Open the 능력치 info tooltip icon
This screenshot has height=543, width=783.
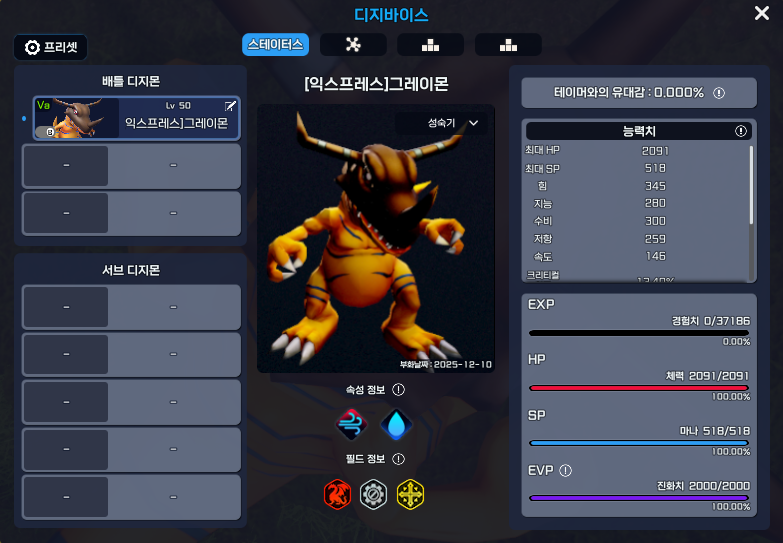(x=741, y=131)
